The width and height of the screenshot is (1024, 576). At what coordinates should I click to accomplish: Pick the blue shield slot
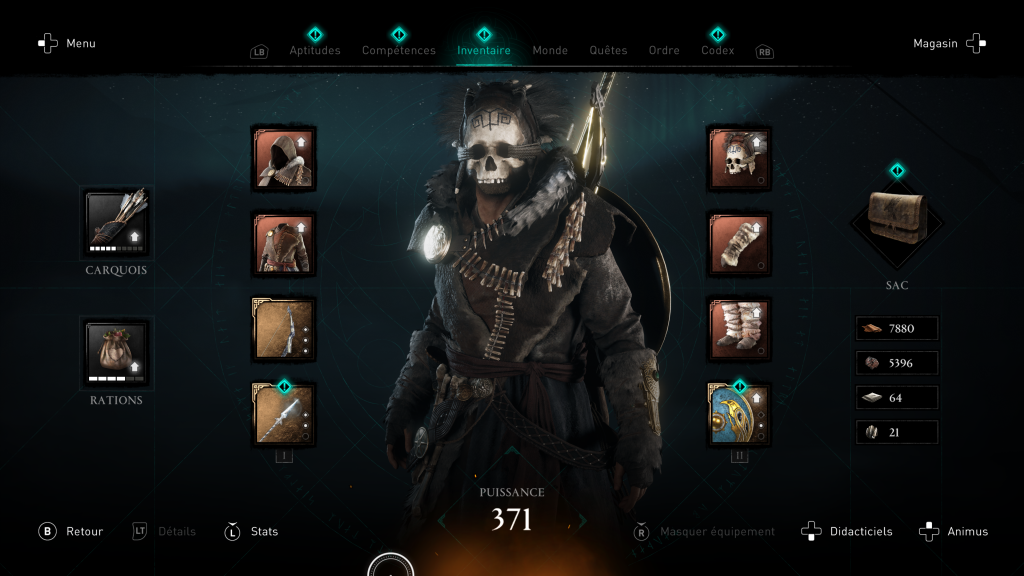[739, 413]
